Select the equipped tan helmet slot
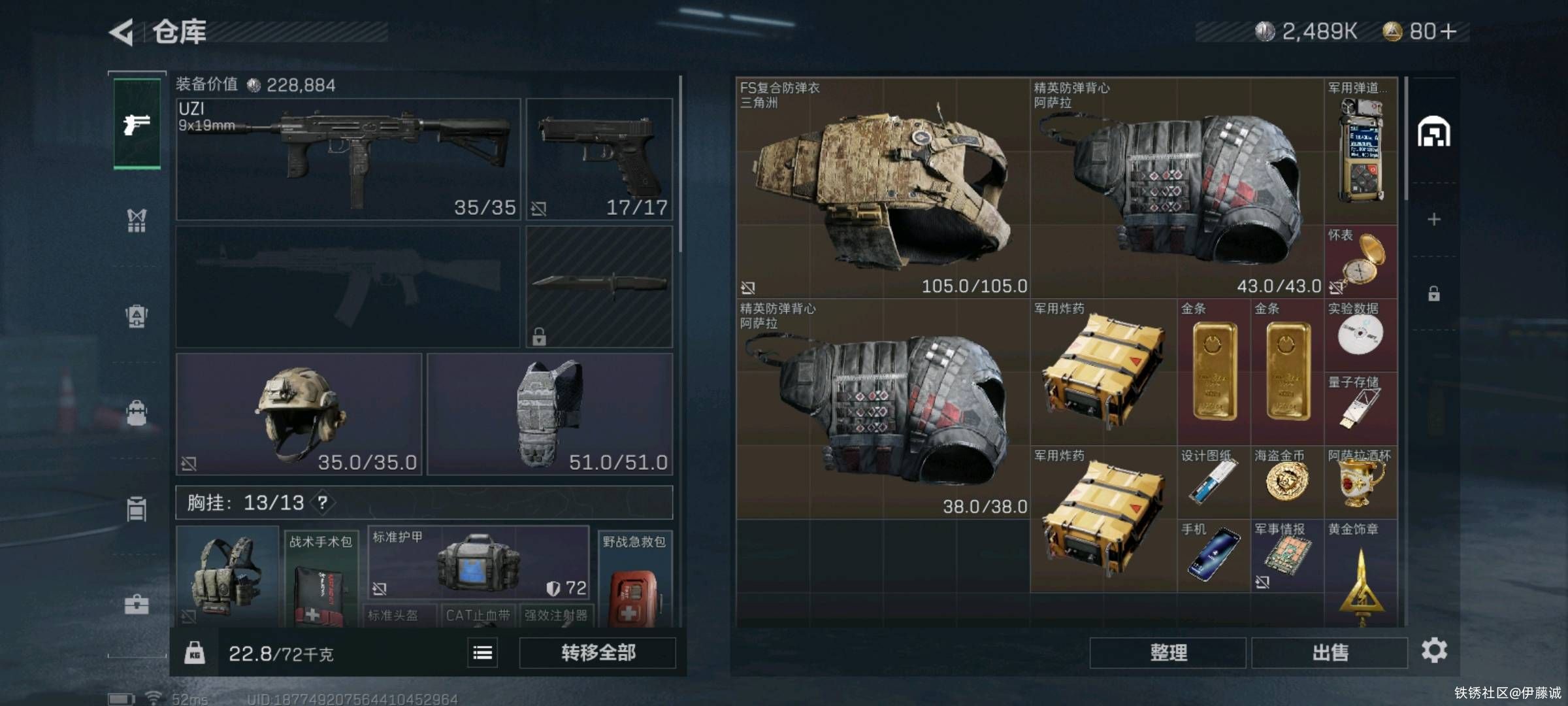Image resolution: width=1568 pixels, height=706 pixels. [299, 413]
